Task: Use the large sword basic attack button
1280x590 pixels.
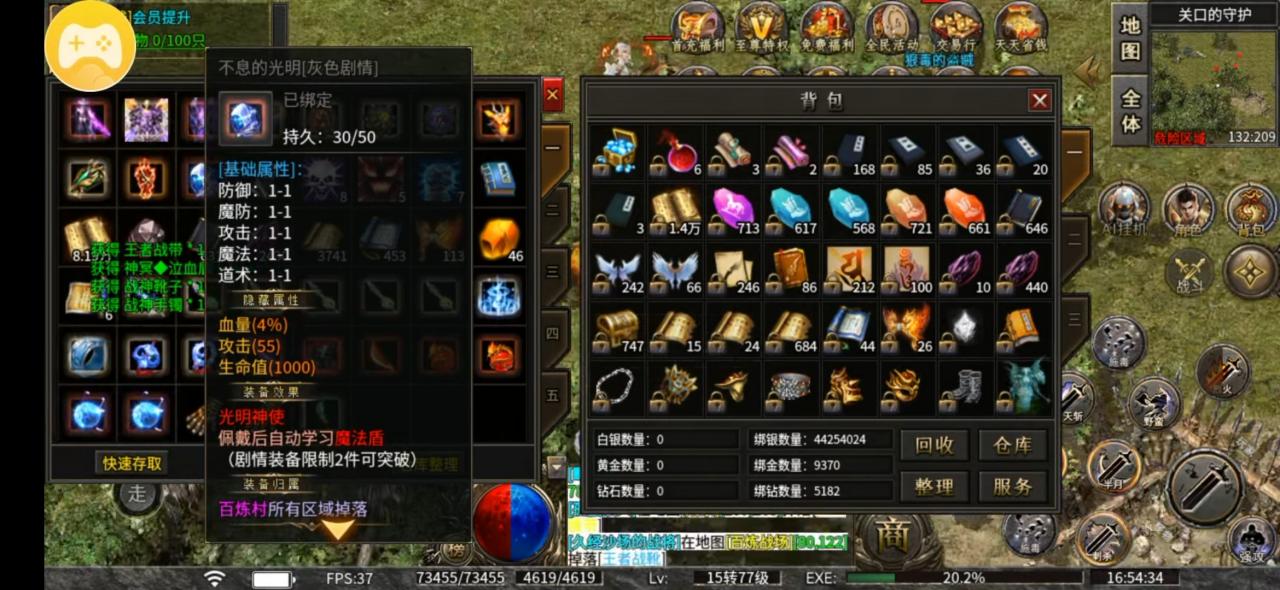Action: [x=1205, y=487]
